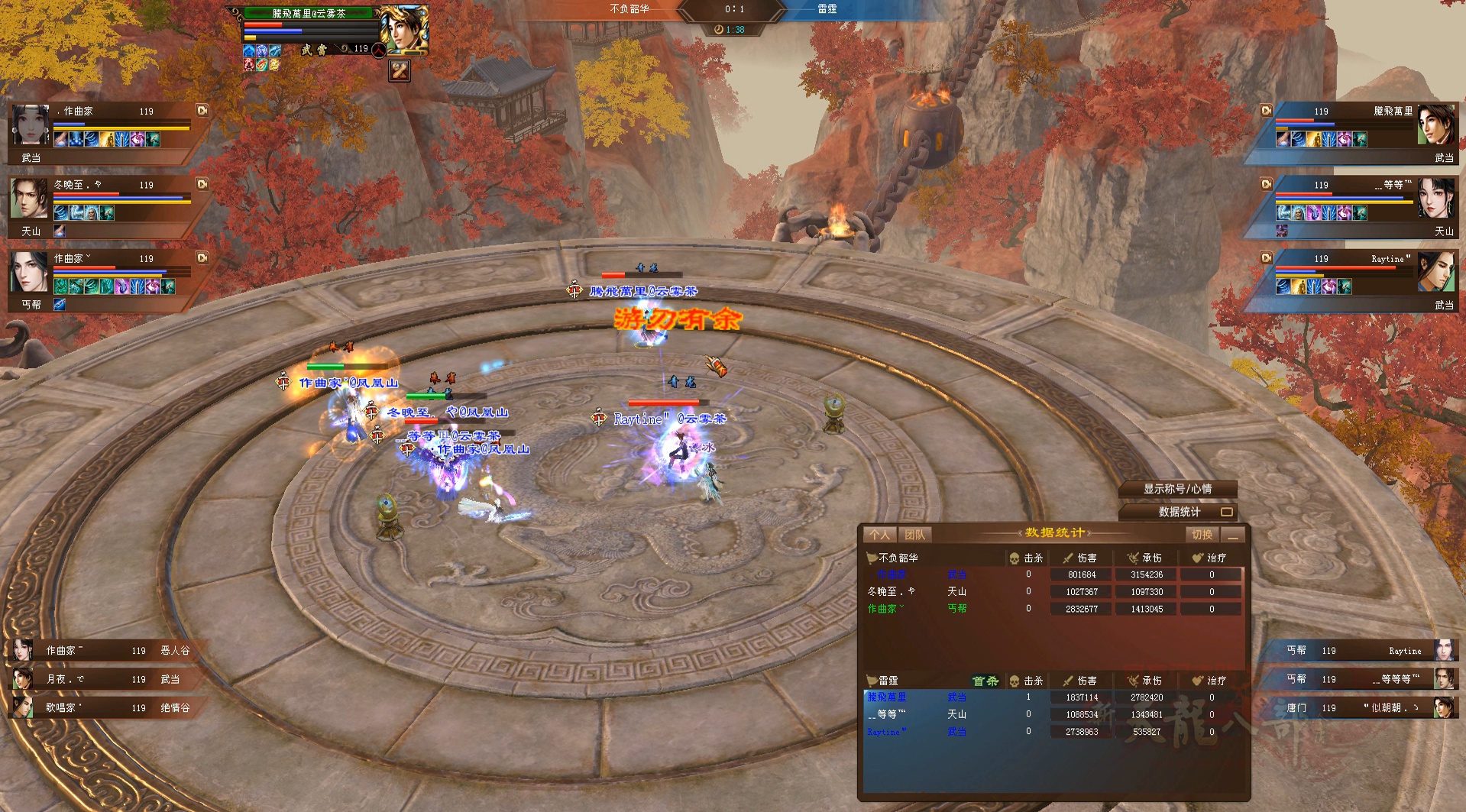Click the crossed-tools icon below target portrait
Screen dimensions: 1466x812
point(400,71)
